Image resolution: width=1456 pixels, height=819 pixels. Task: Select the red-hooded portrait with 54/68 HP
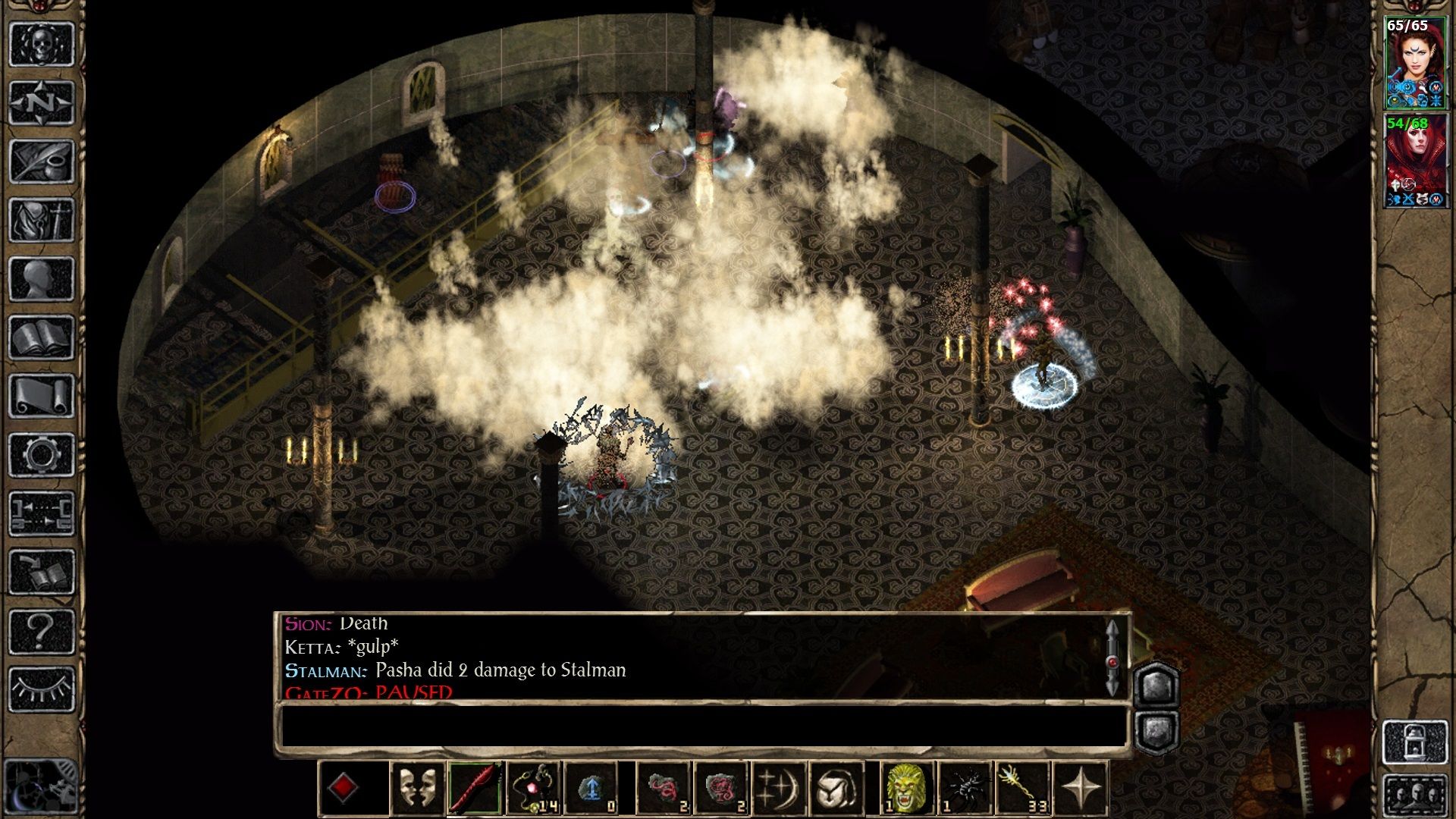(1415, 161)
